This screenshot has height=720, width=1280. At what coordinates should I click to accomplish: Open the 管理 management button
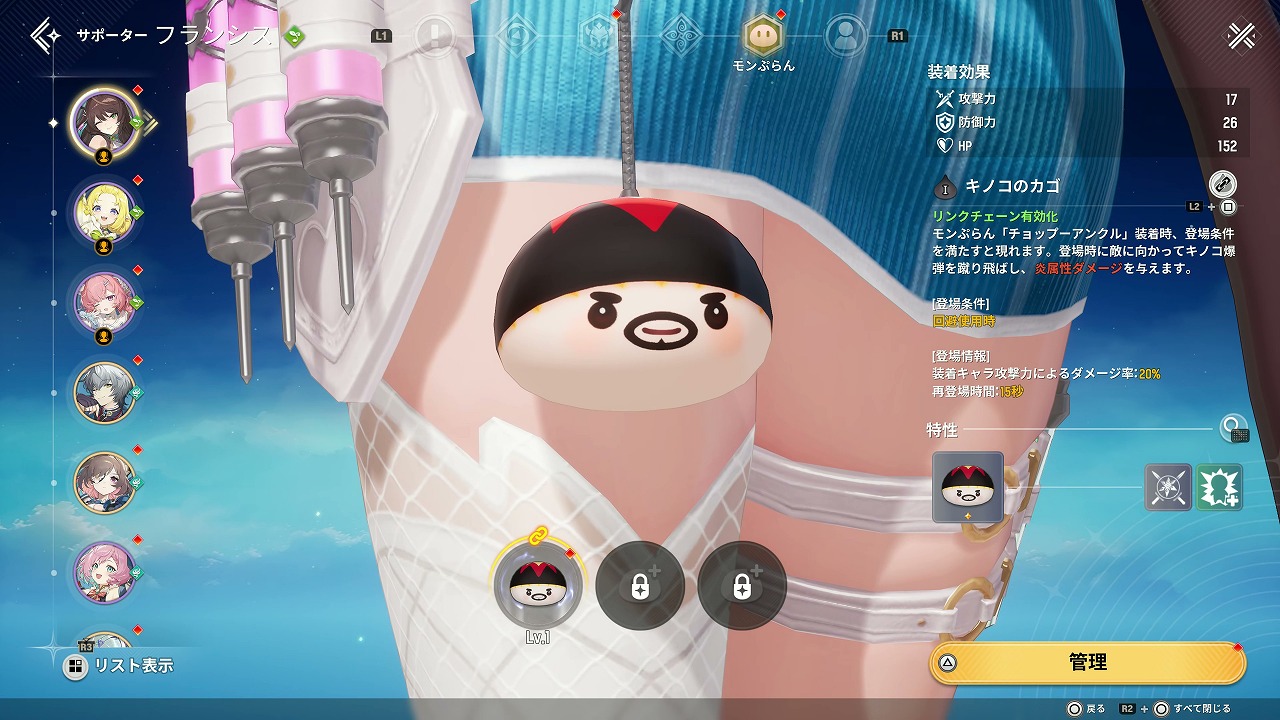pos(1087,662)
